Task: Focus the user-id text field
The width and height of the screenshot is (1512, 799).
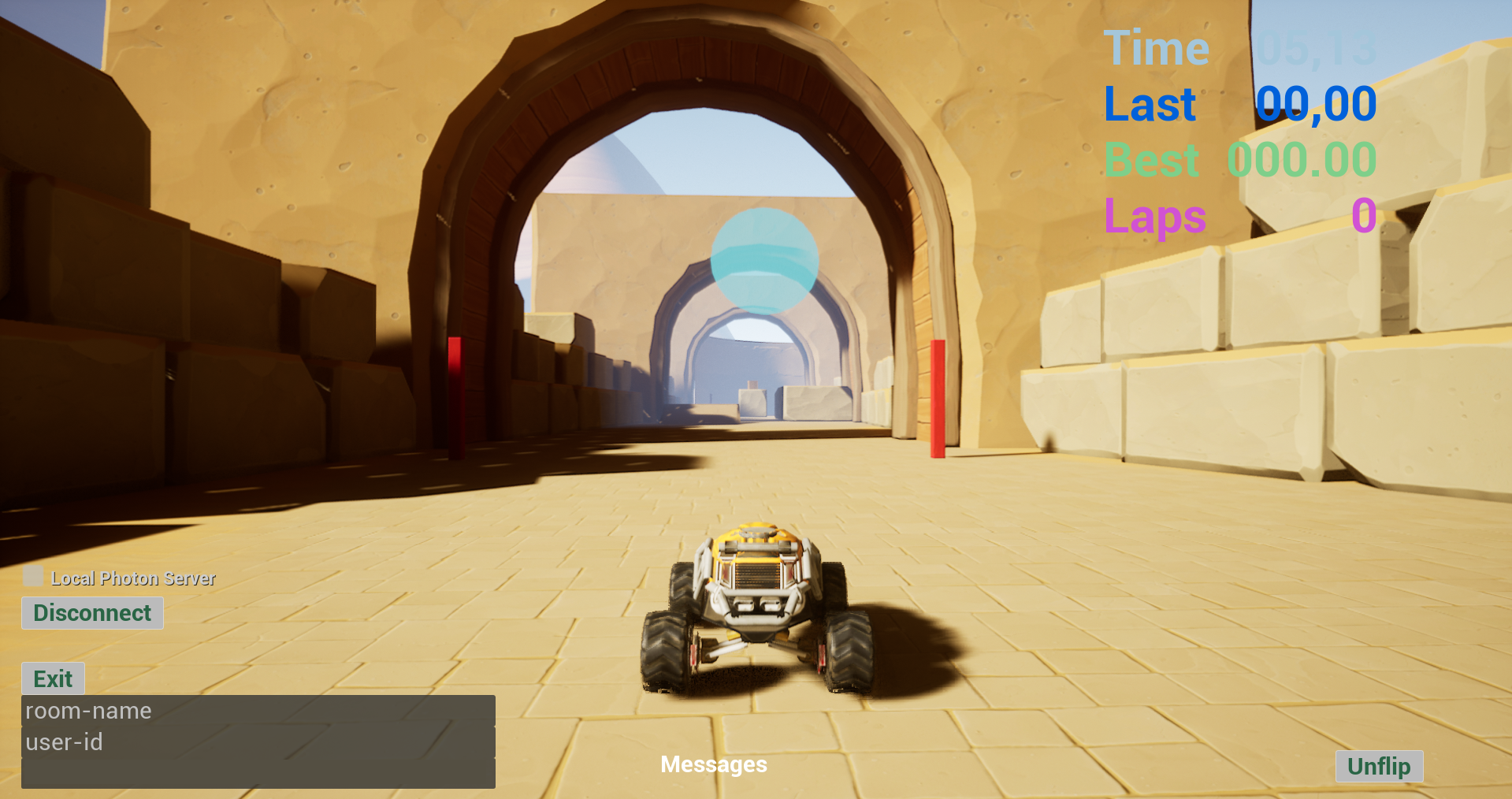Action: (x=258, y=742)
